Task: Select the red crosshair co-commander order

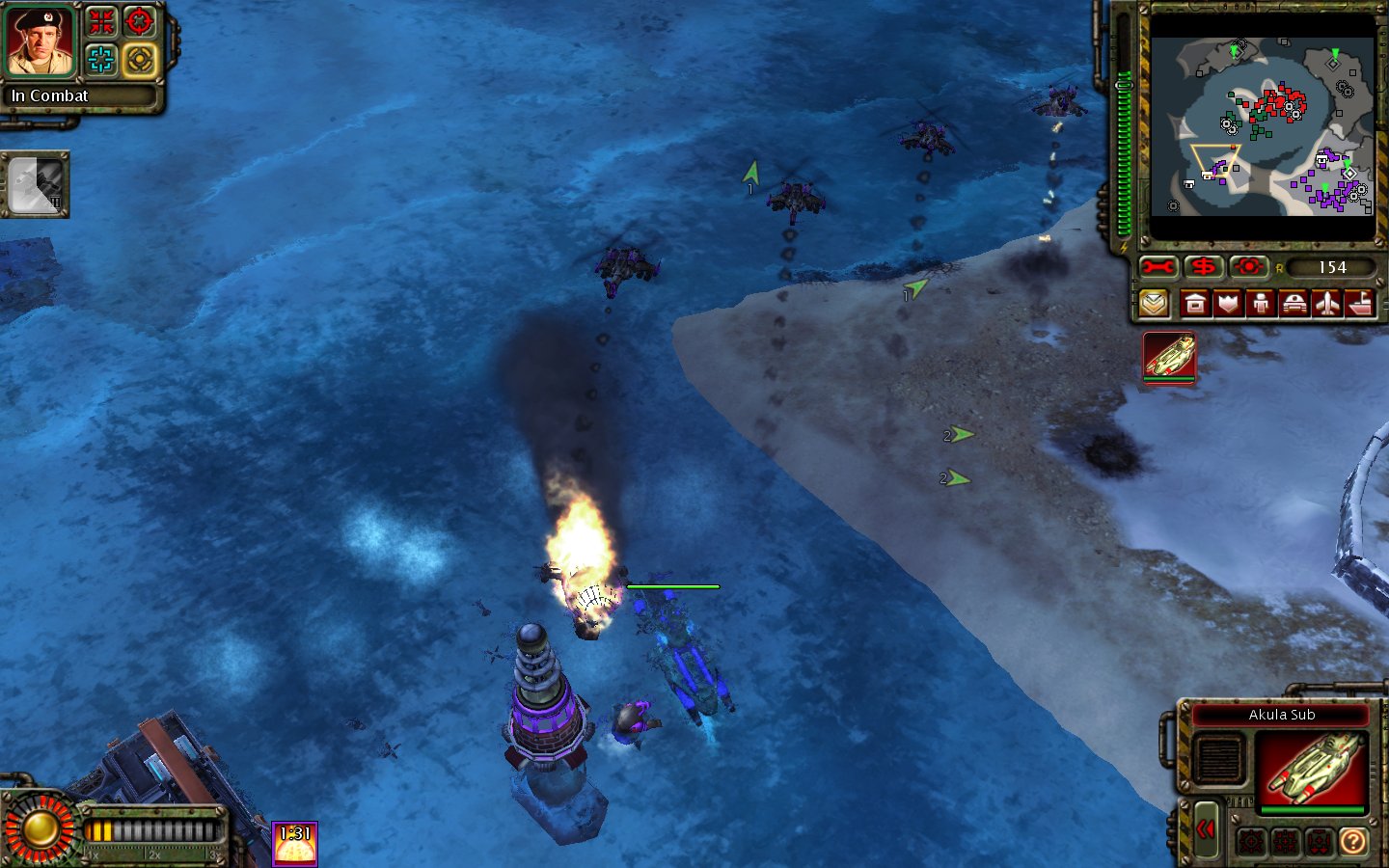Action: (x=140, y=21)
